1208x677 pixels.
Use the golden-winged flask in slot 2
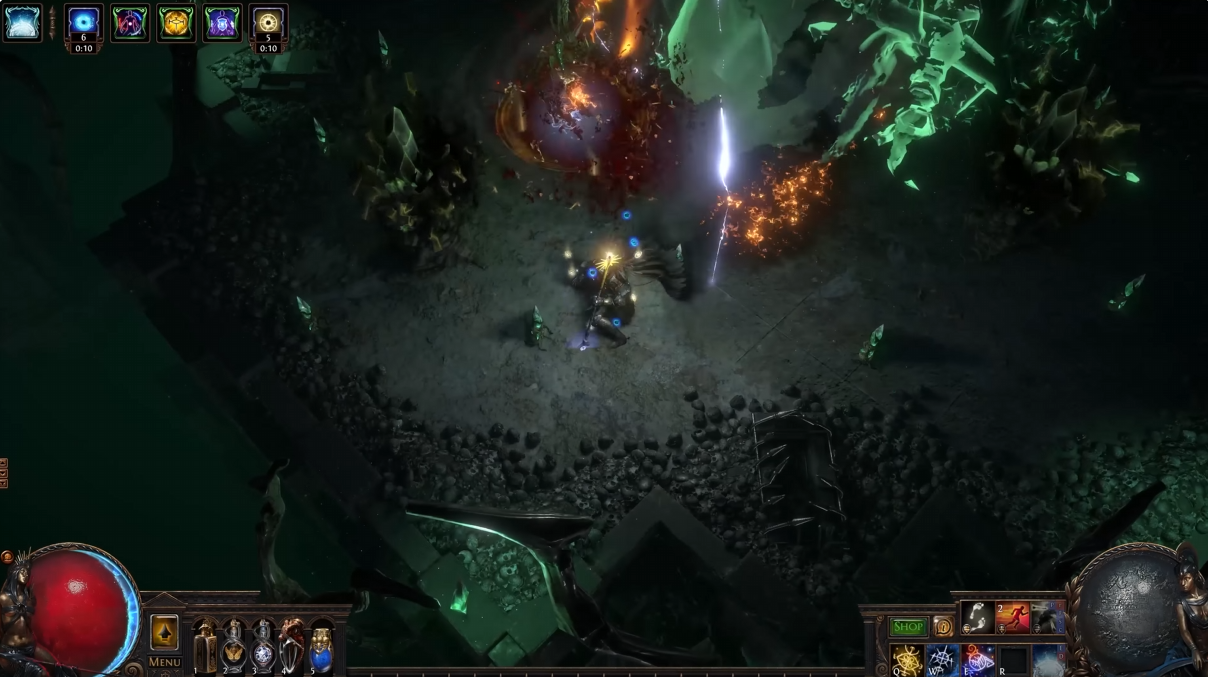pos(234,647)
